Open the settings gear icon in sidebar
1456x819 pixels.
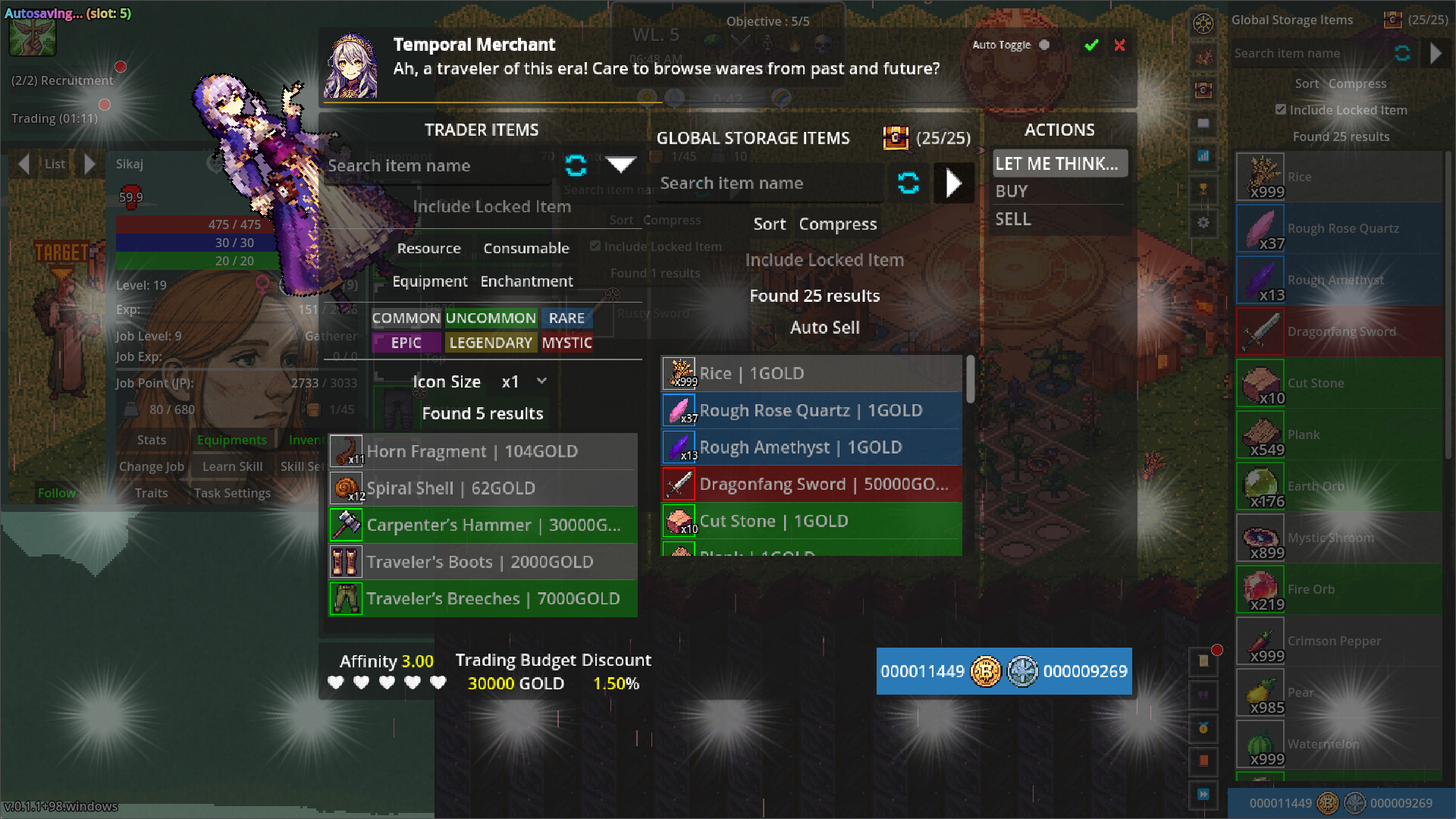1203,224
